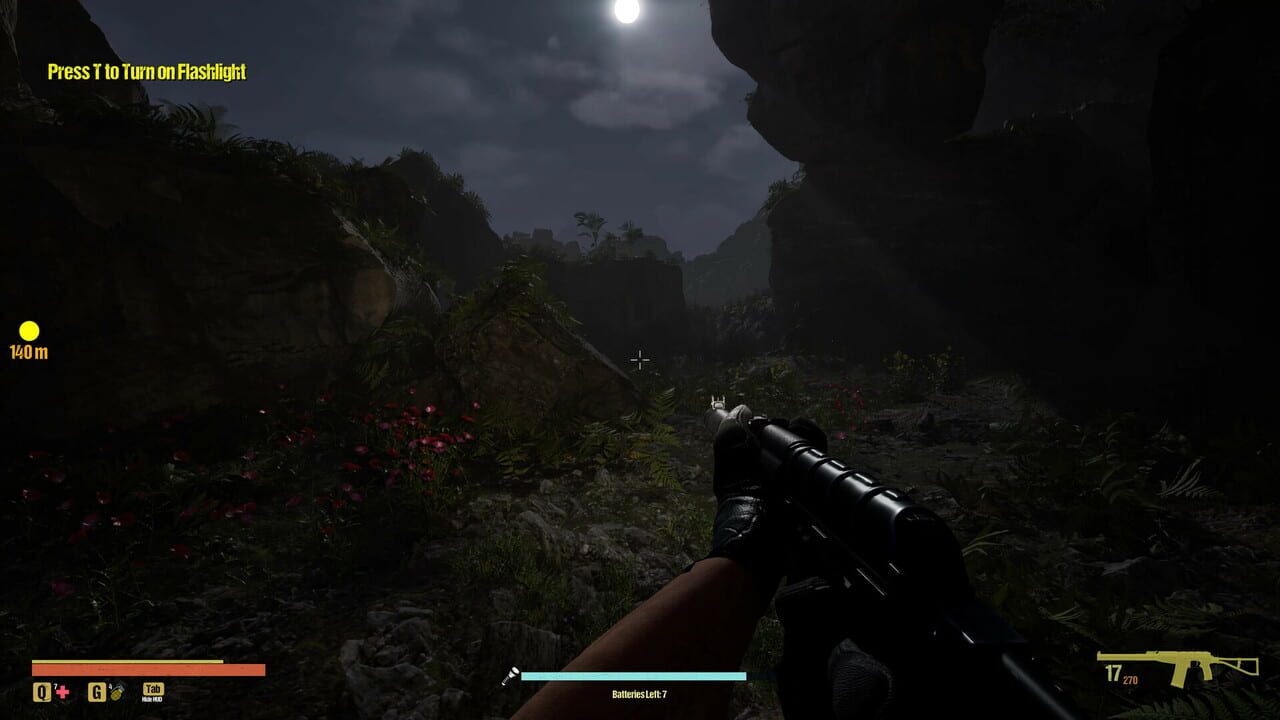This screenshot has height=720, width=1280.
Task: Click the red cross health item icon
Action: [x=62, y=694]
